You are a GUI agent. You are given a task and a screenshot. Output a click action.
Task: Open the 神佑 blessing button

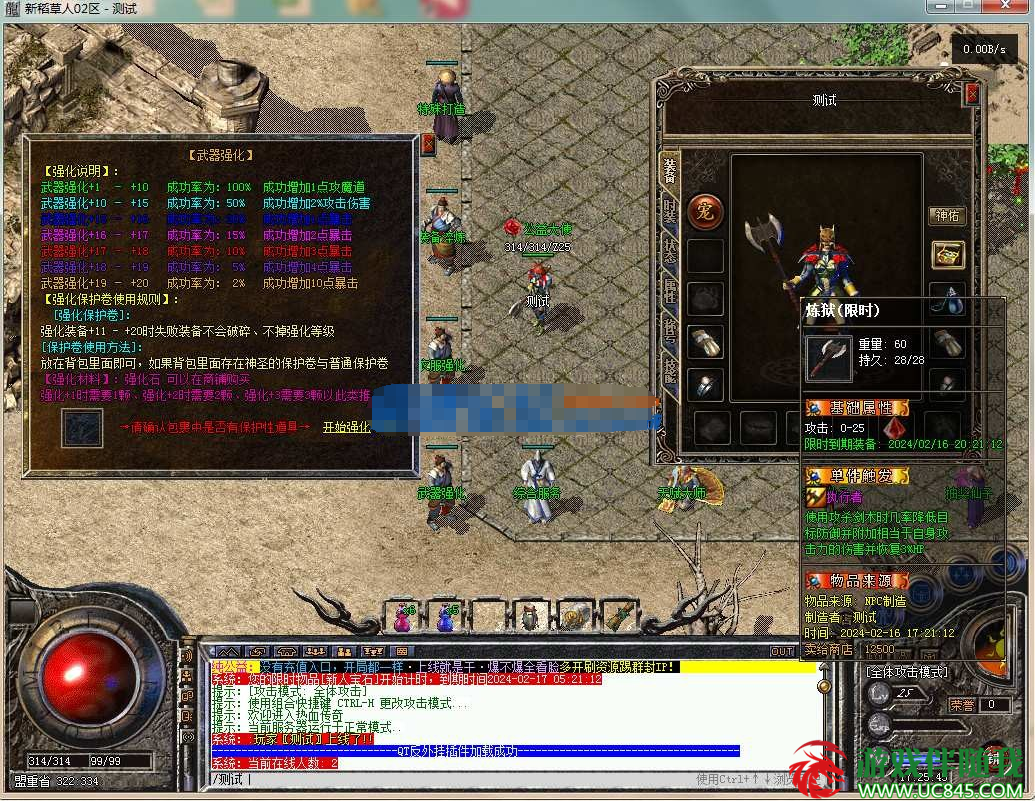coord(946,215)
